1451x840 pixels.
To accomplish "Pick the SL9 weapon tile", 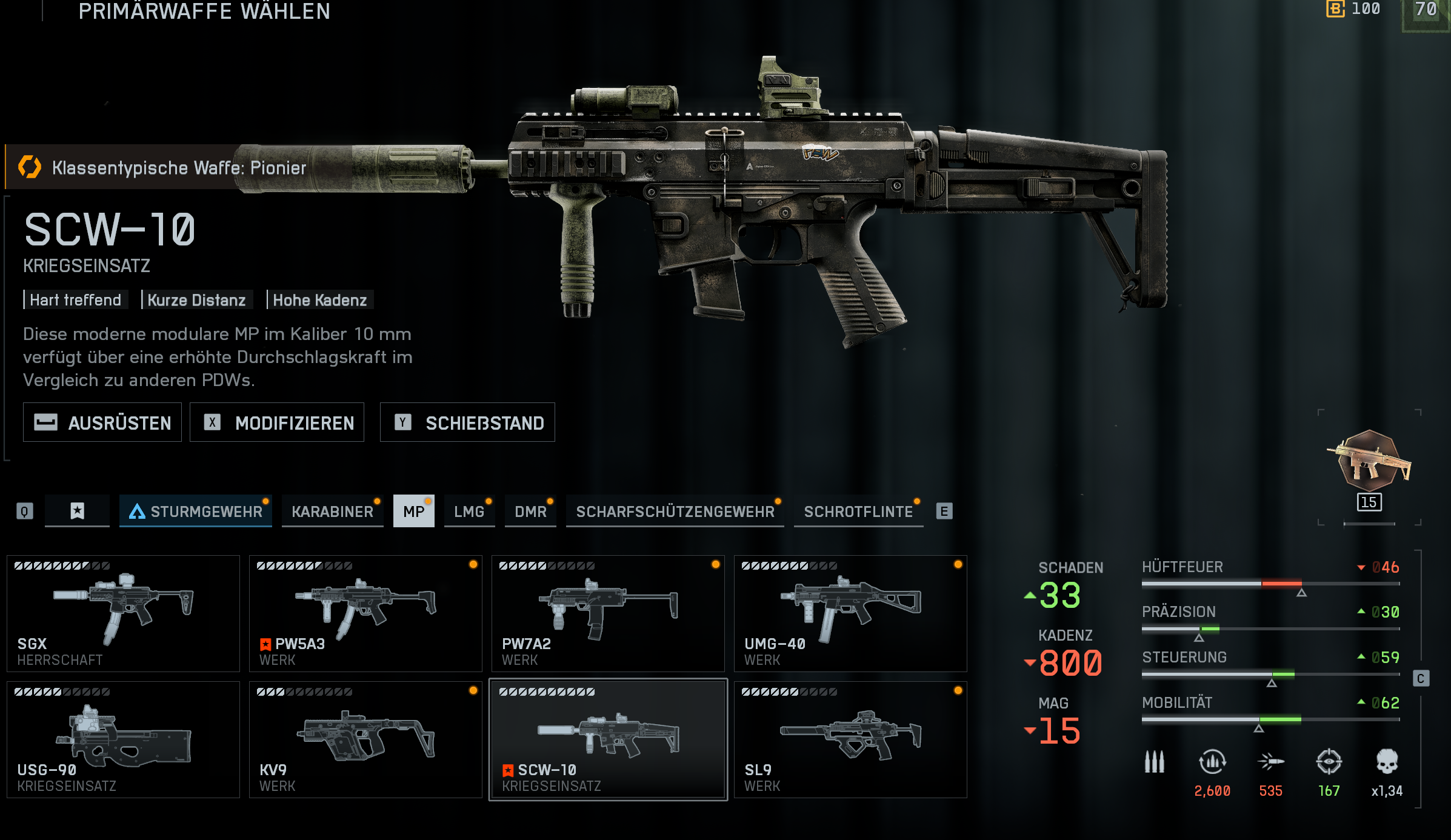I will 850,739.
